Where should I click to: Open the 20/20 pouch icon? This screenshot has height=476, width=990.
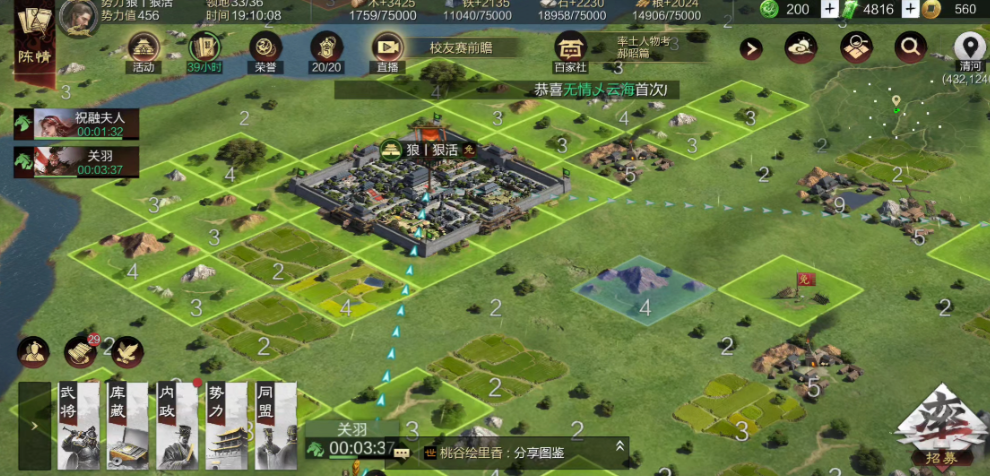(x=326, y=50)
